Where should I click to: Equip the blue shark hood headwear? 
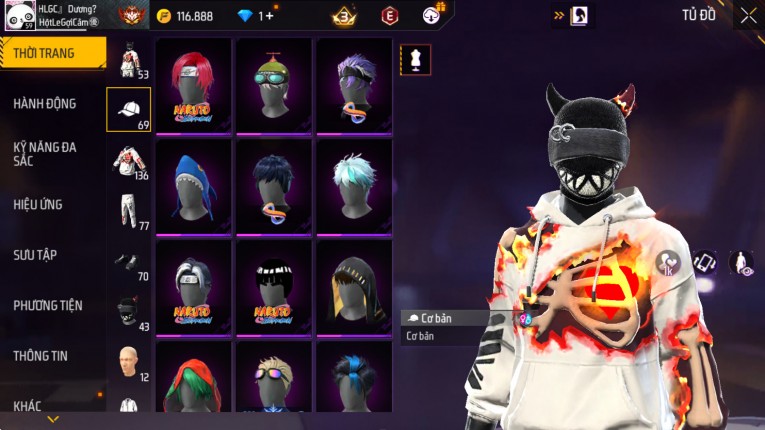pyautogui.click(x=194, y=186)
